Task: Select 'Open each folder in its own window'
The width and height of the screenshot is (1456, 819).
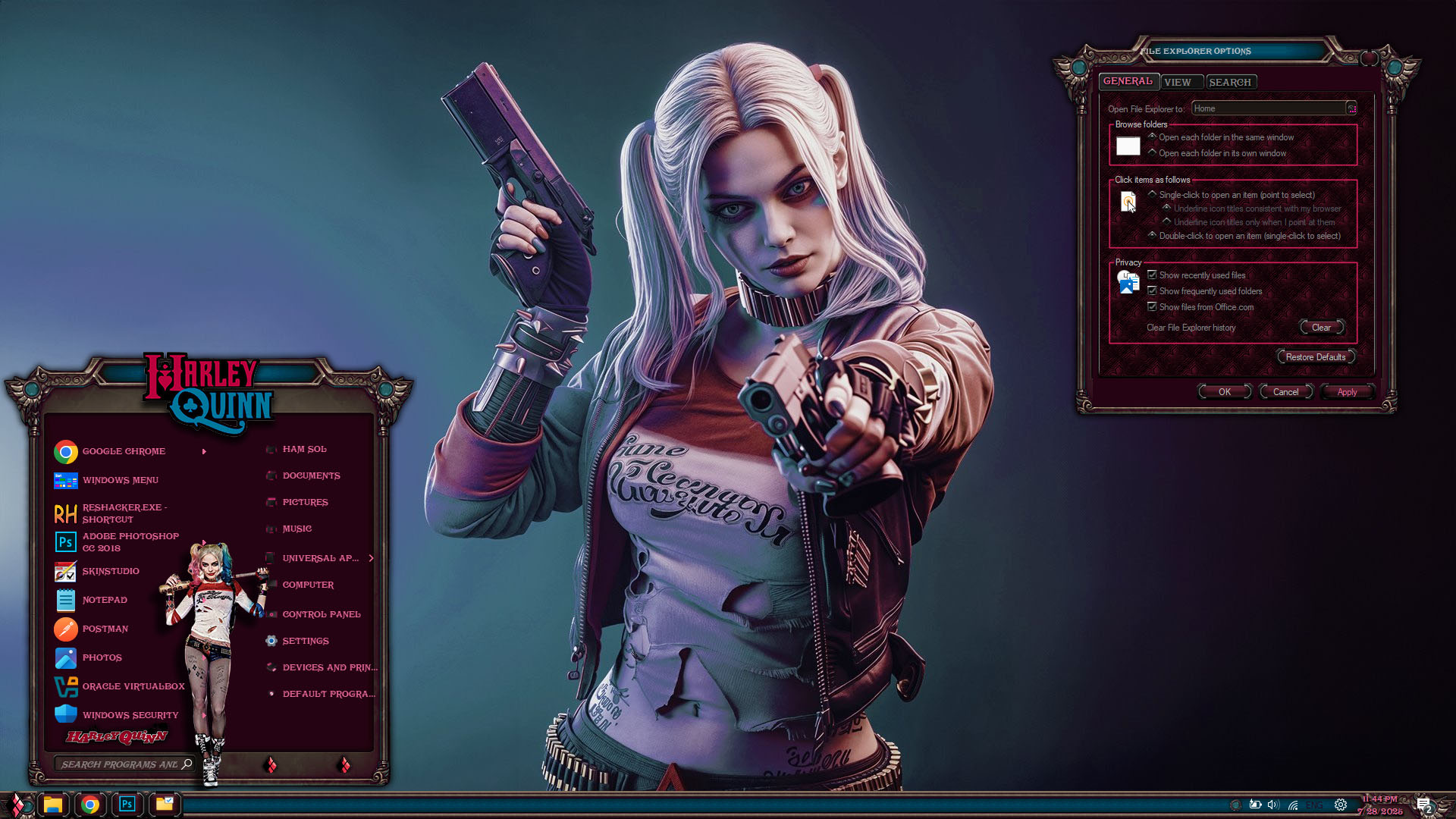Action: point(1153,153)
